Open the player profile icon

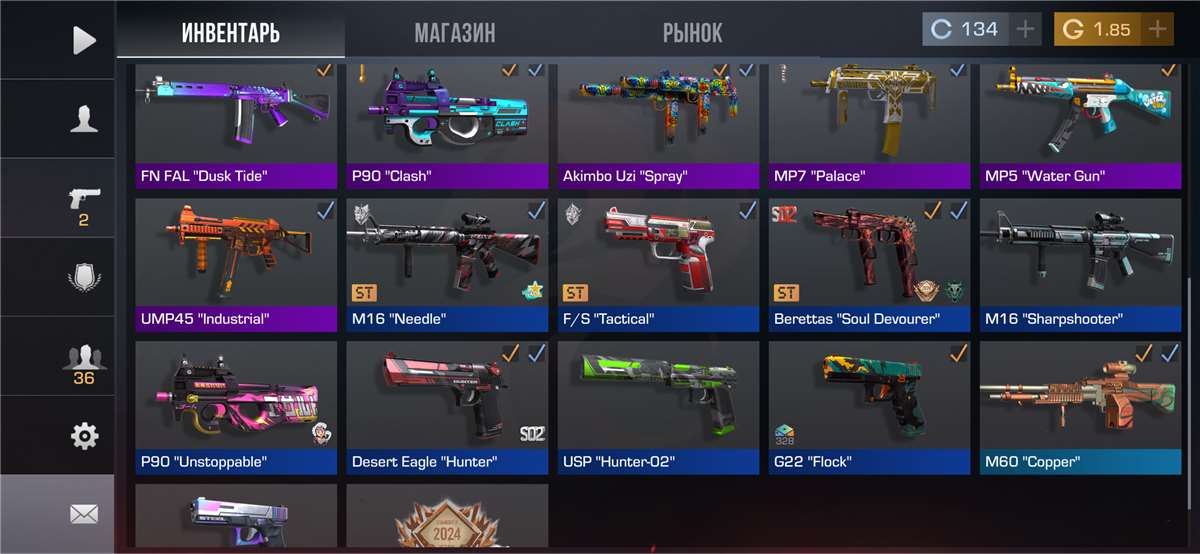pos(84,120)
